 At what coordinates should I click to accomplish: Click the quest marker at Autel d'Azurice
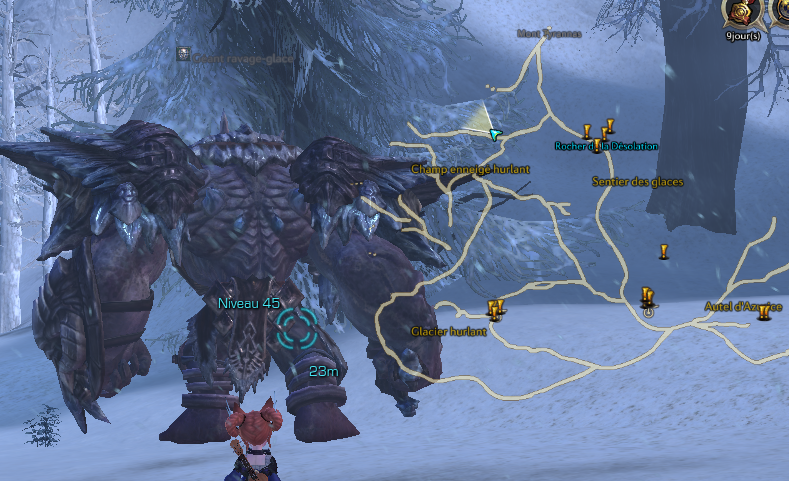click(x=764, y=313)
